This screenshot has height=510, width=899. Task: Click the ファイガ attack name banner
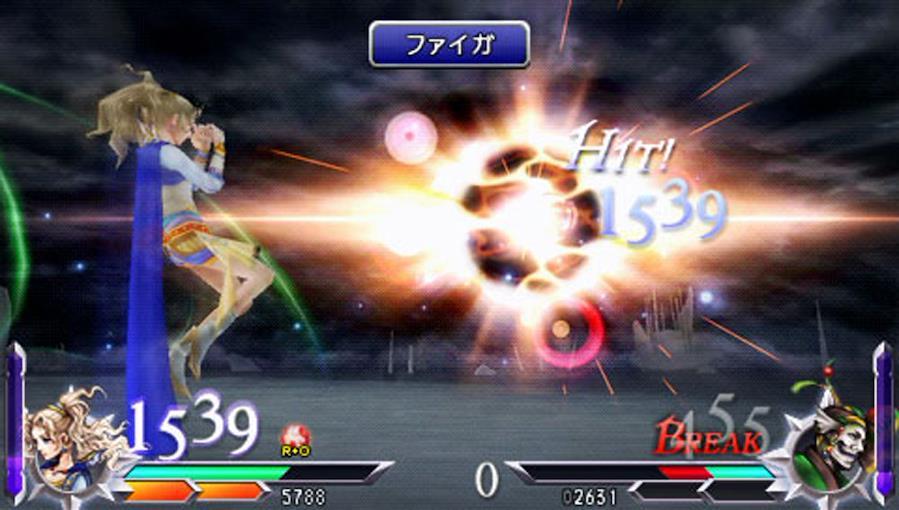(x=449, y=45)
